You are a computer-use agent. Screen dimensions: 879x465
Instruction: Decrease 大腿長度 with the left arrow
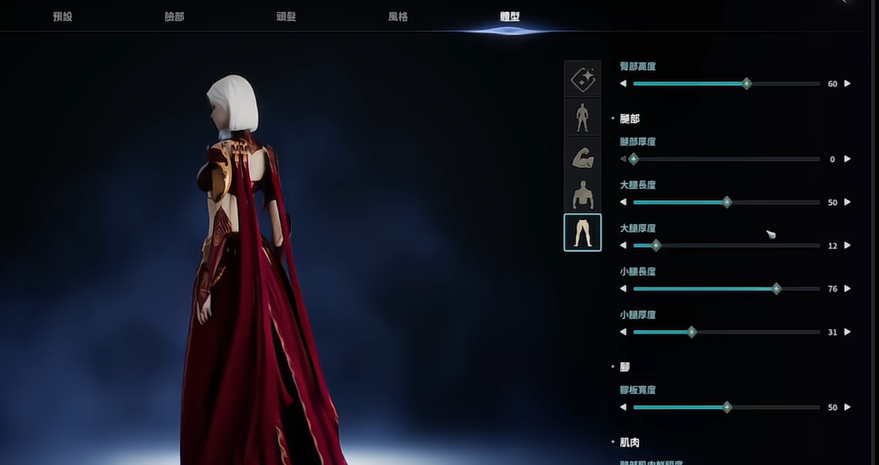coord(623,202)
